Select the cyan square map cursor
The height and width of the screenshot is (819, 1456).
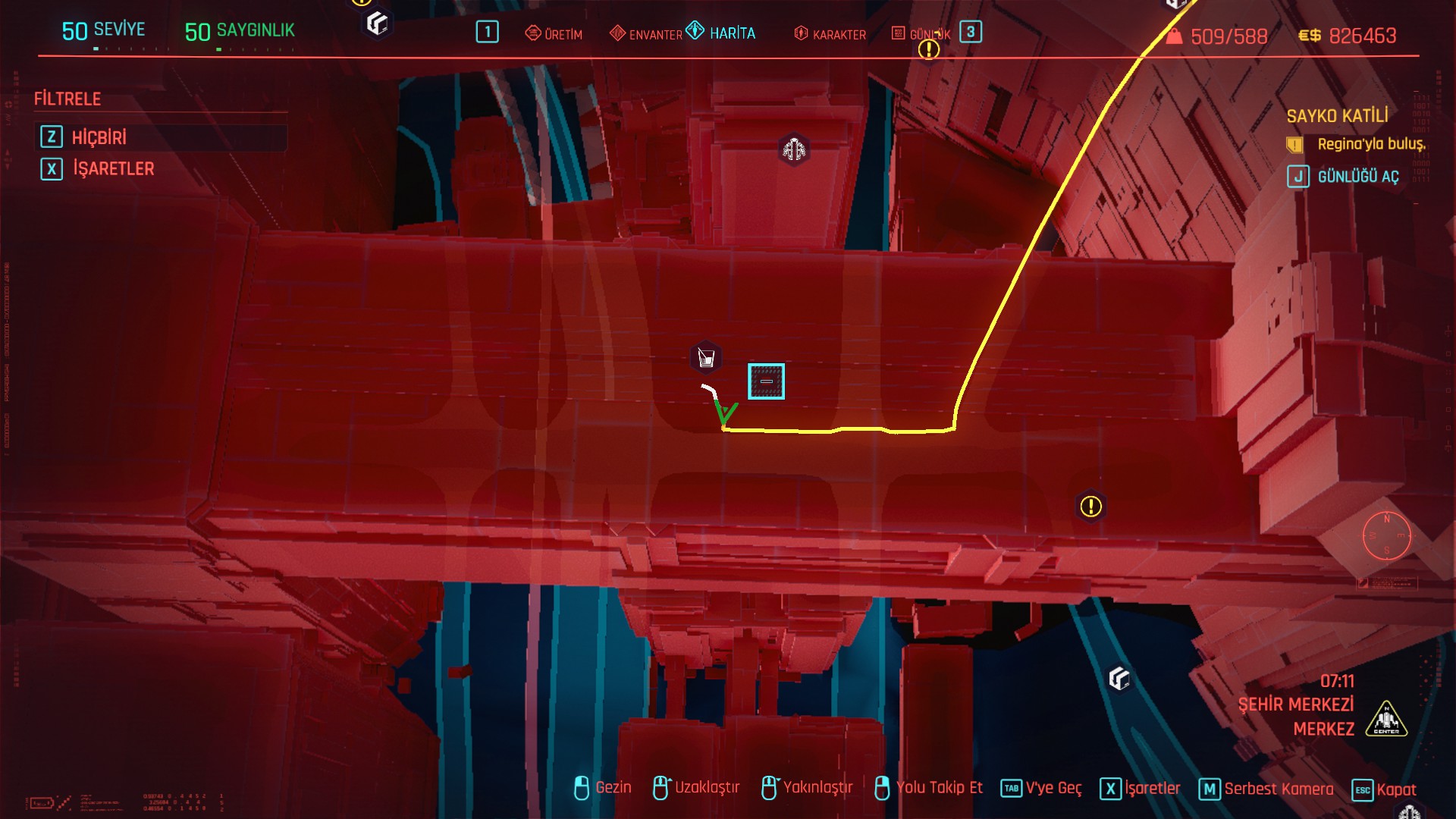[x=766, y=381]
